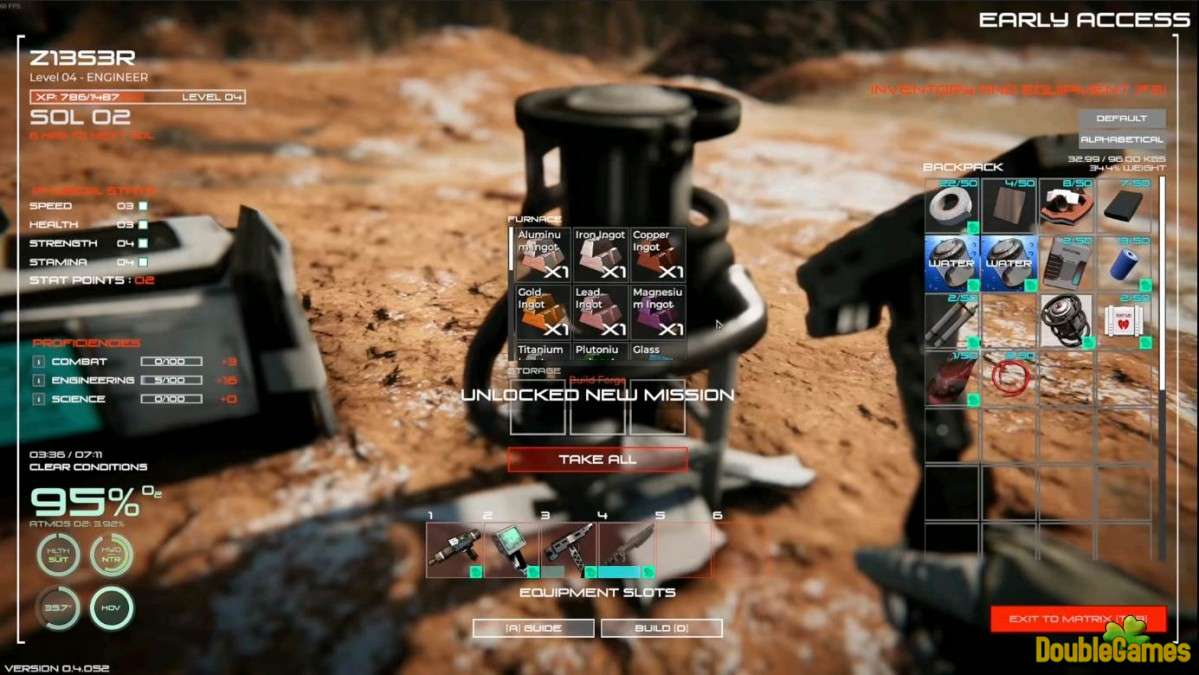Sort backpack with the Default button
The image size is (1199, 675).
click(1121, 118)
